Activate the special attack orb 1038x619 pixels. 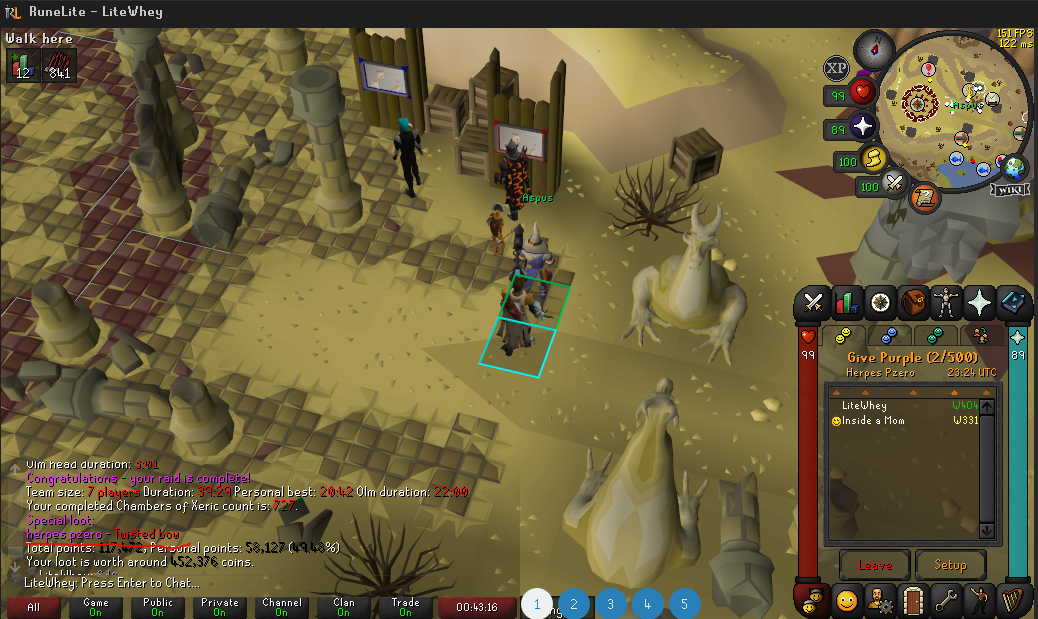click(895, 184)
